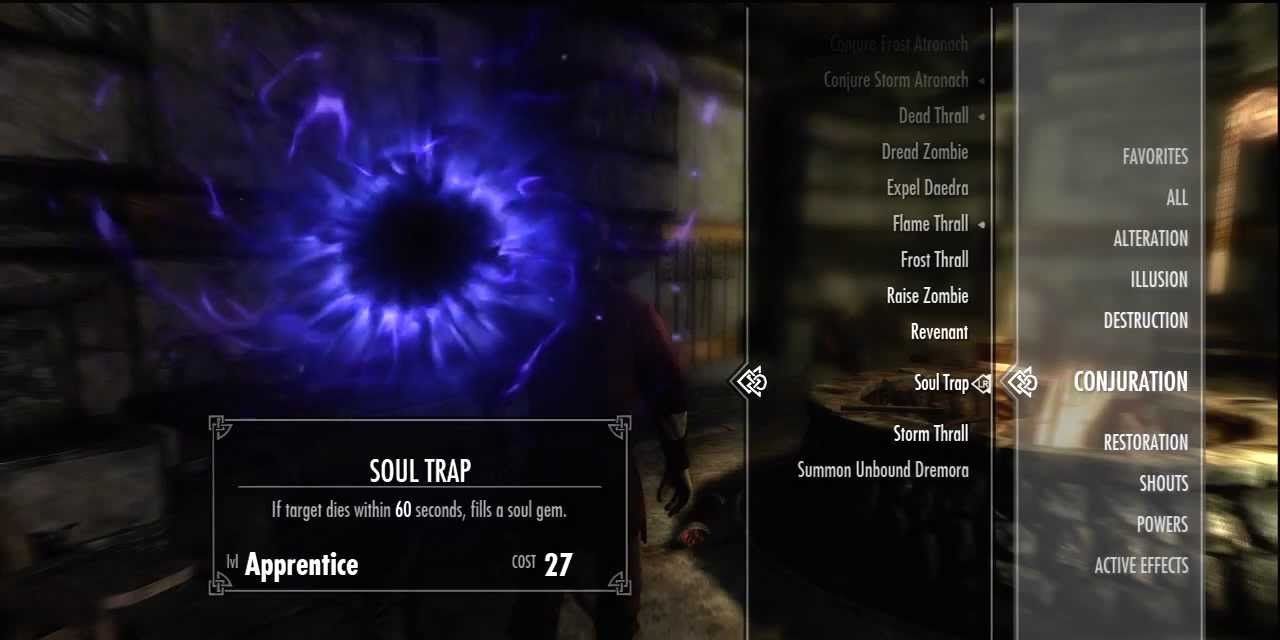Select the Raise Zombie spell
The image size is (1280, 640).
pos(927,296)
